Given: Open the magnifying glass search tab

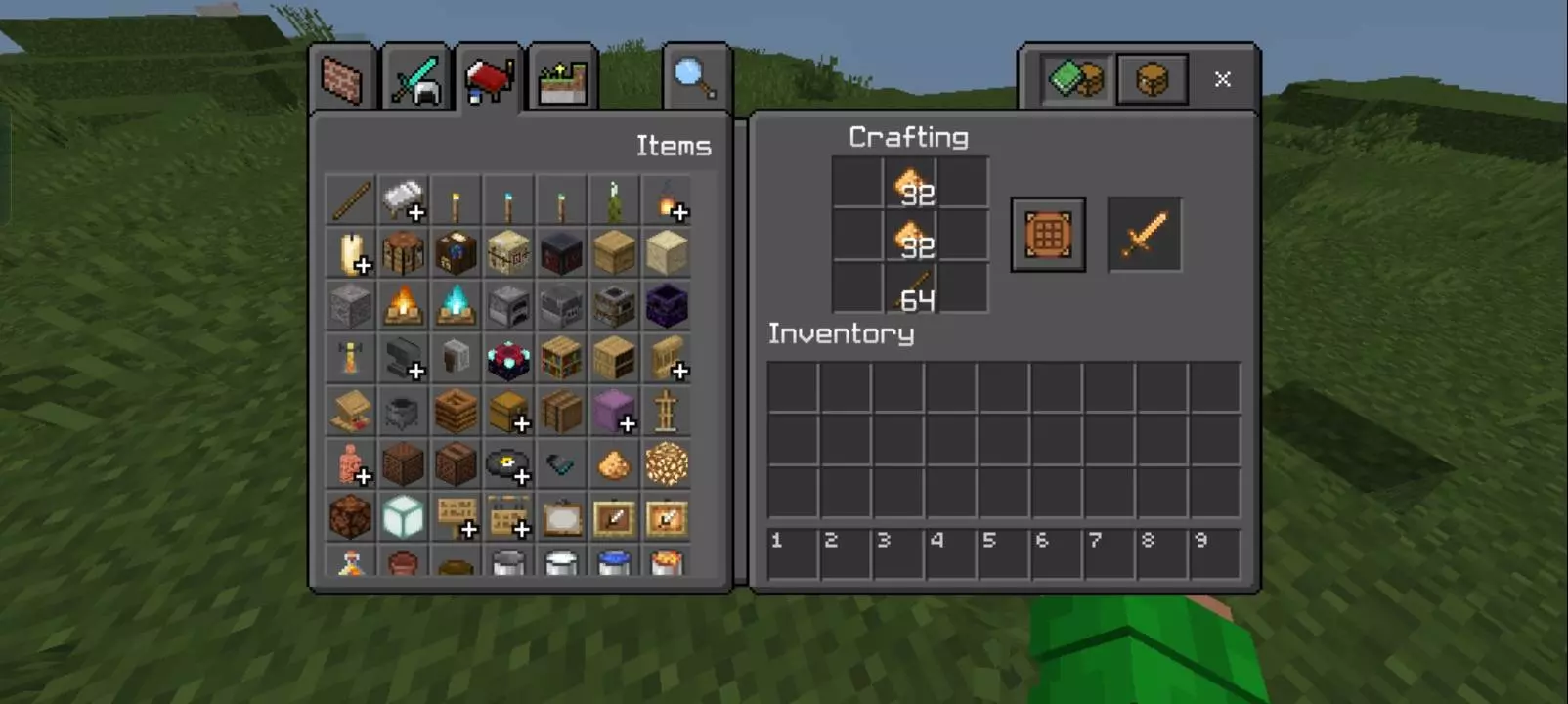Looking at the screenshot, I should tap(694, 78).
